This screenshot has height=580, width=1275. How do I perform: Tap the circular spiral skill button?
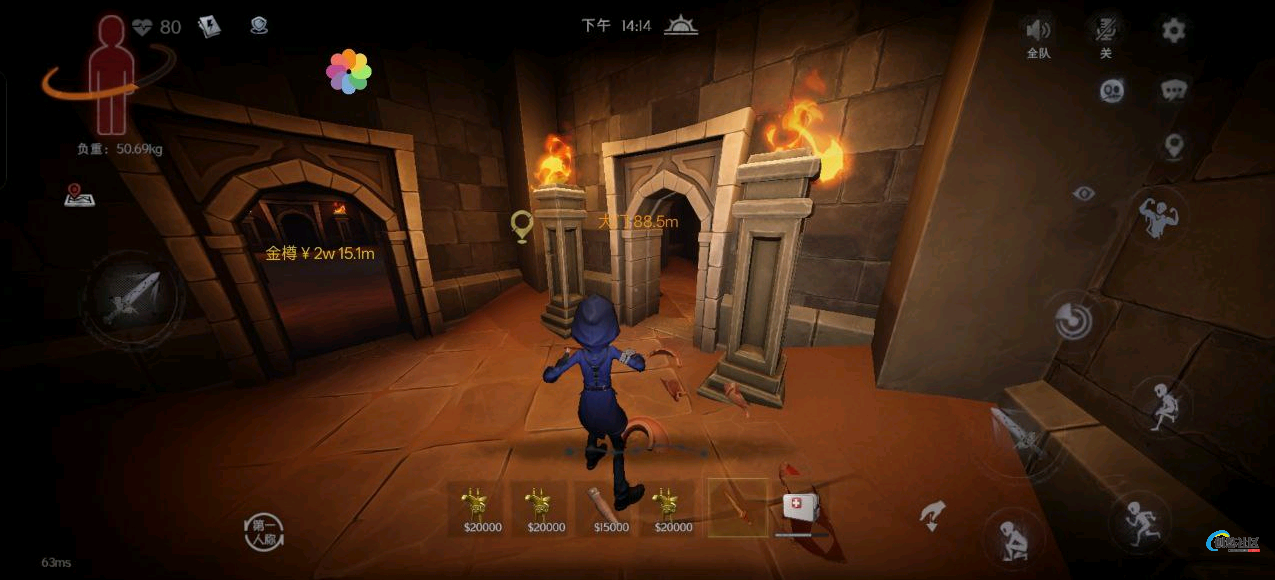pos(1073,320)
